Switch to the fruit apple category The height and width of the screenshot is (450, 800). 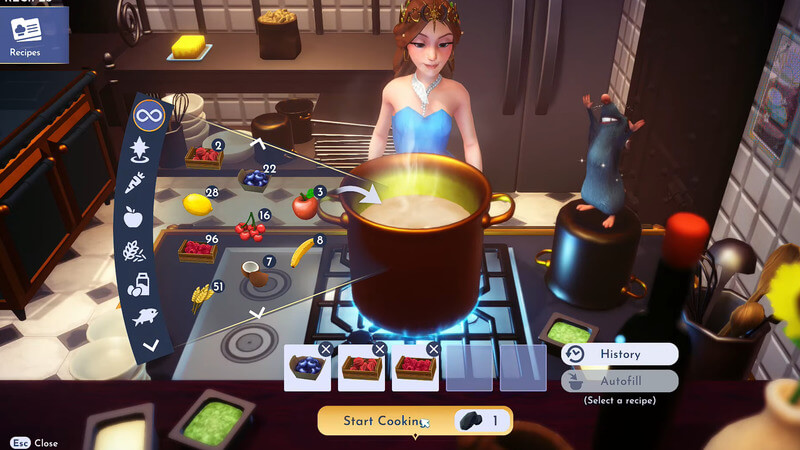[133, 217]
